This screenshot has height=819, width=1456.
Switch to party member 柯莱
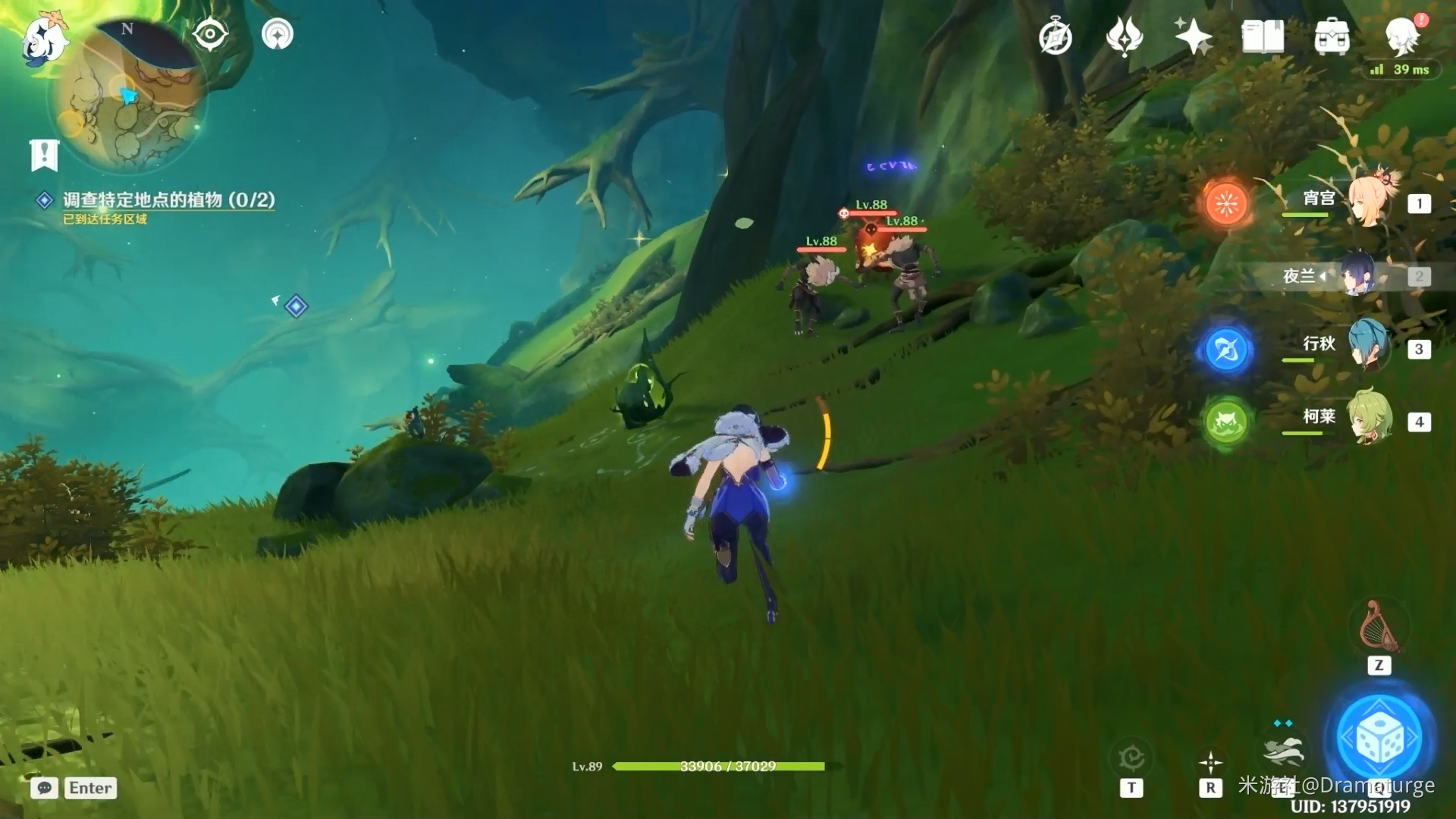pyautogui.click(x=1369, y=419)
